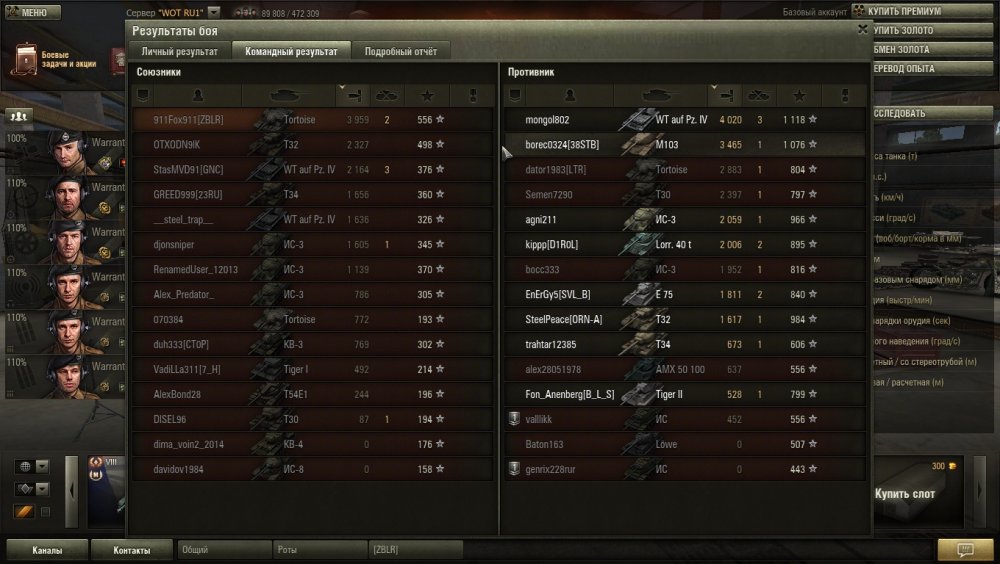This screenshot has height=564, width=1000.
Task: Sort allies by experience star column
Action: [x=427, y=96]
